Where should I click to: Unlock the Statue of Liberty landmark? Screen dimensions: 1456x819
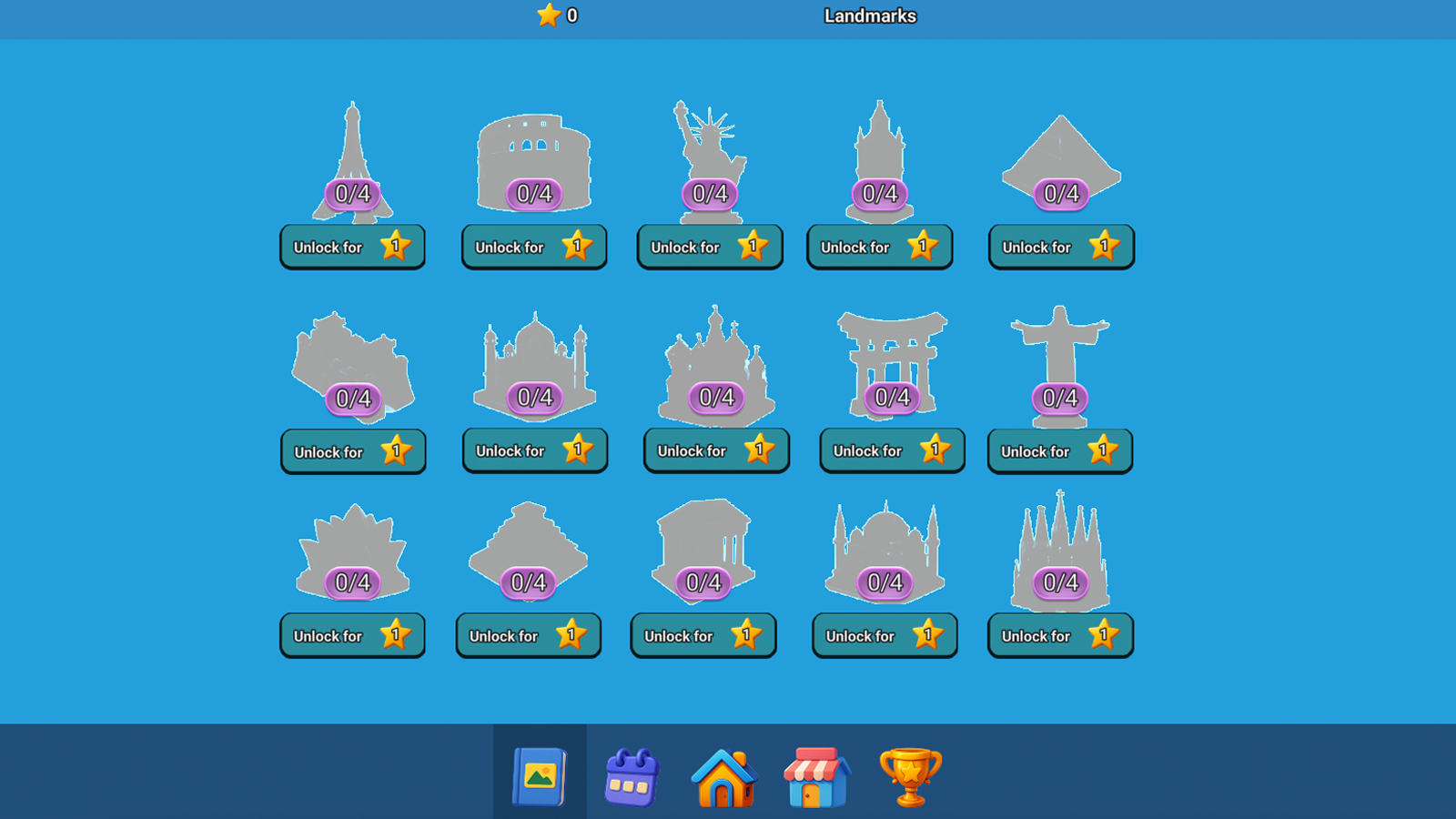tap(709, 247)
